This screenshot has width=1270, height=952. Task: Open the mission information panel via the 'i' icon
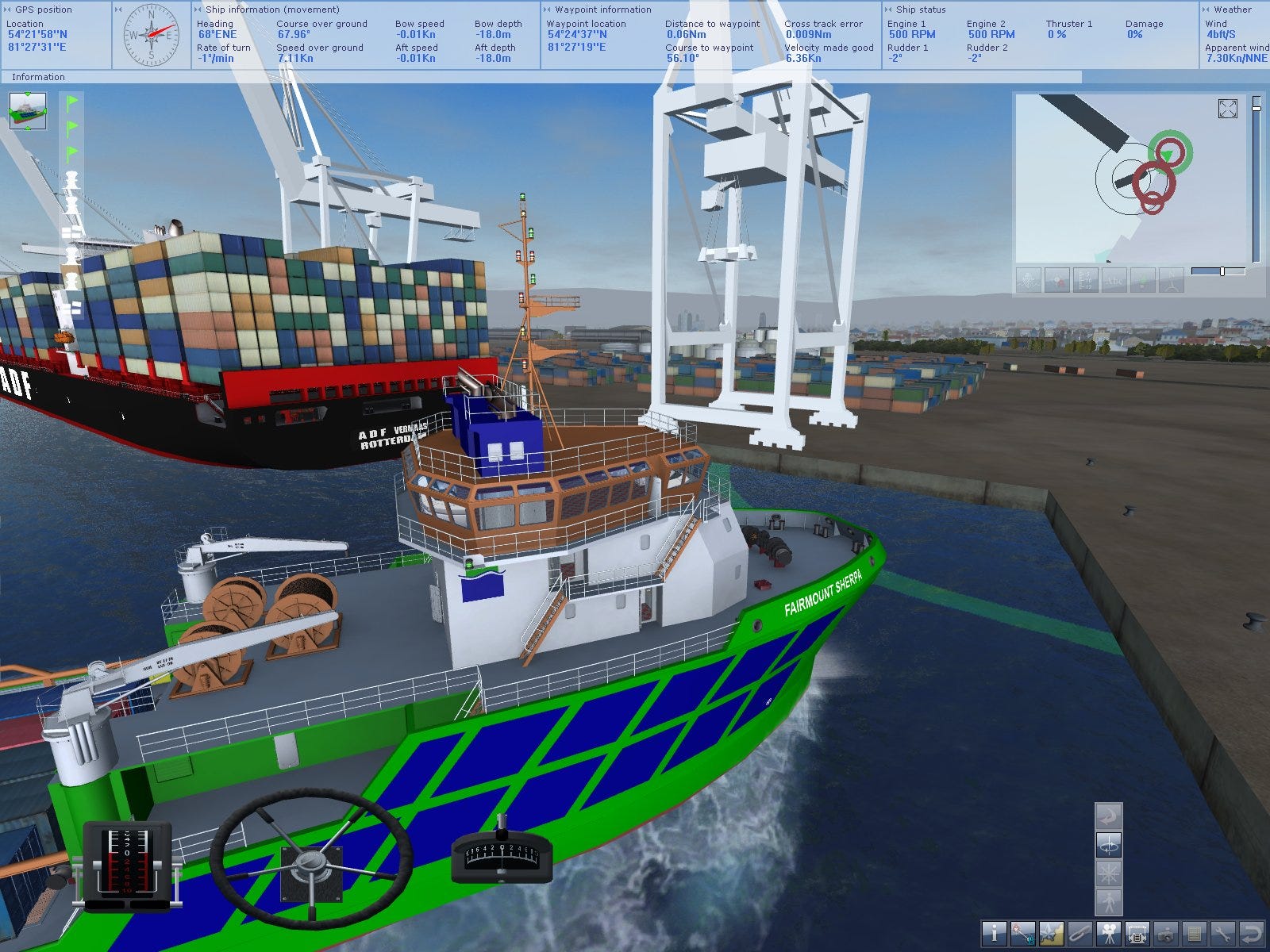point(994,934)
